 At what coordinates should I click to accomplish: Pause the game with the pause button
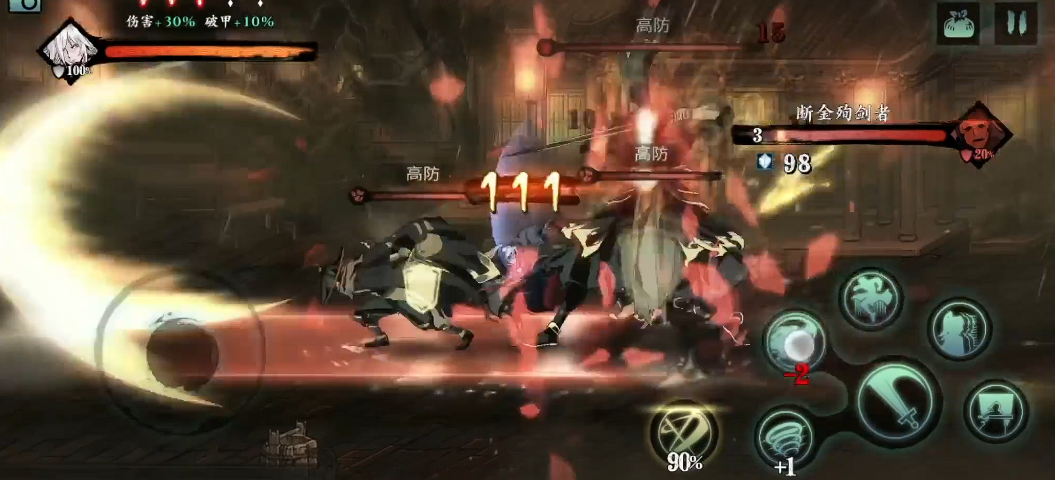tap(1015, 23)
